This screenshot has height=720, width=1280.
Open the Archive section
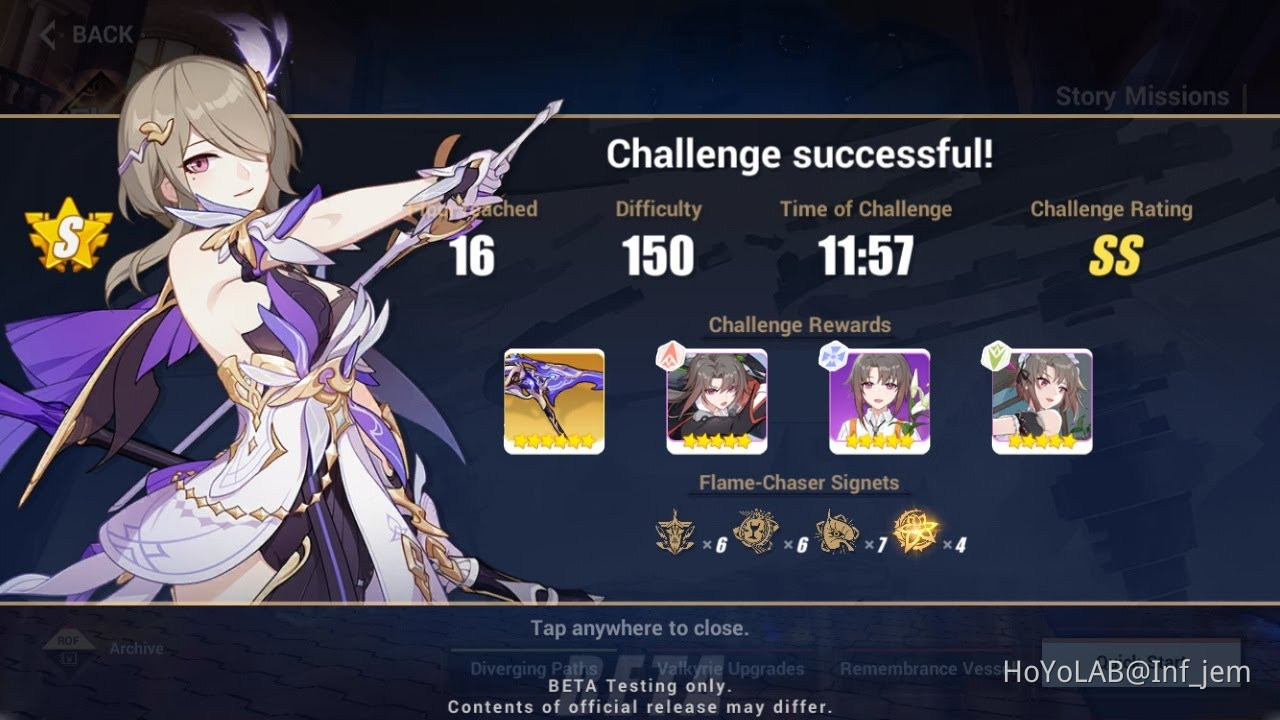136,648
